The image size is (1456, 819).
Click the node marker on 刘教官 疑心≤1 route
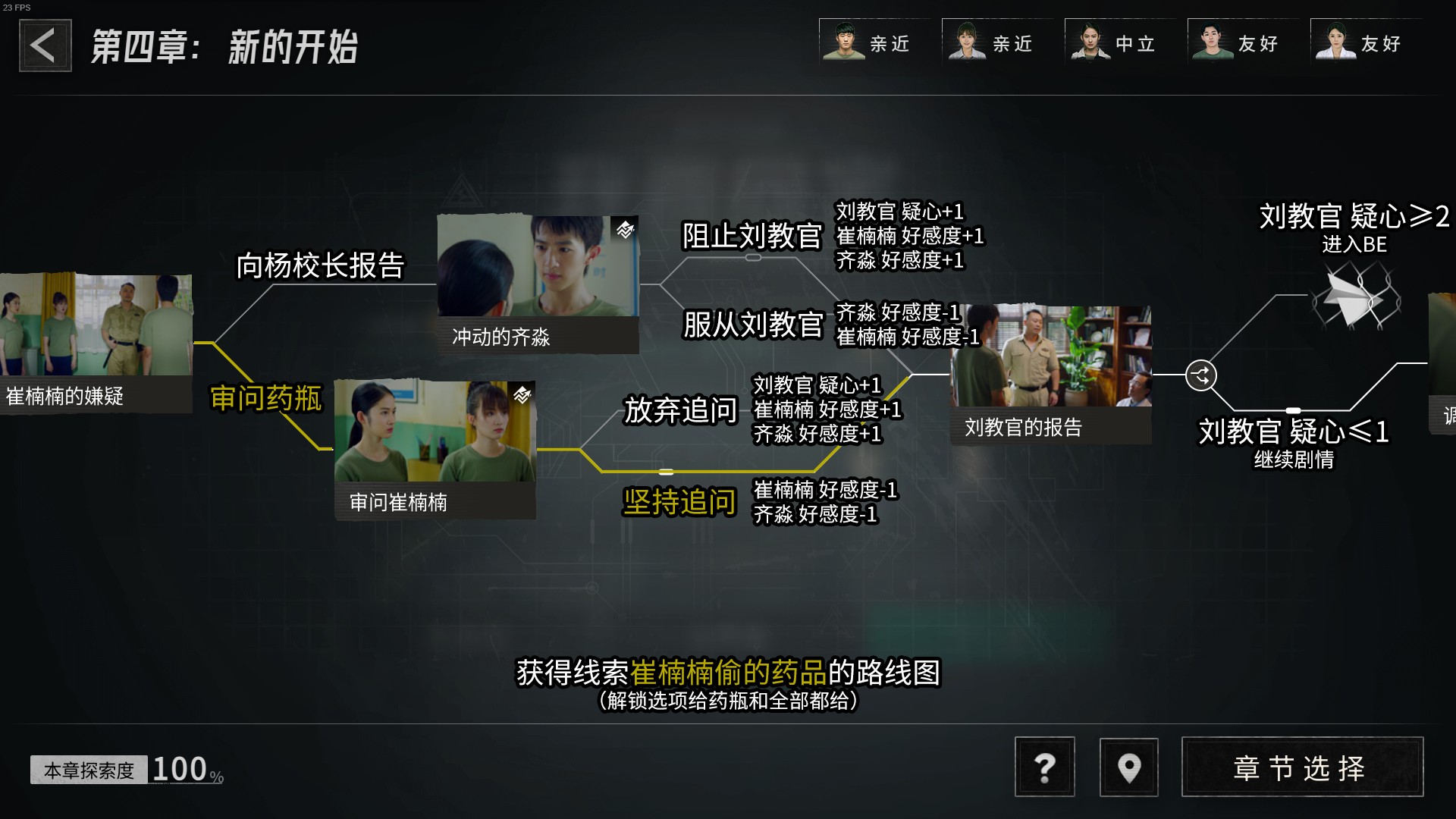click(1291, 409)
